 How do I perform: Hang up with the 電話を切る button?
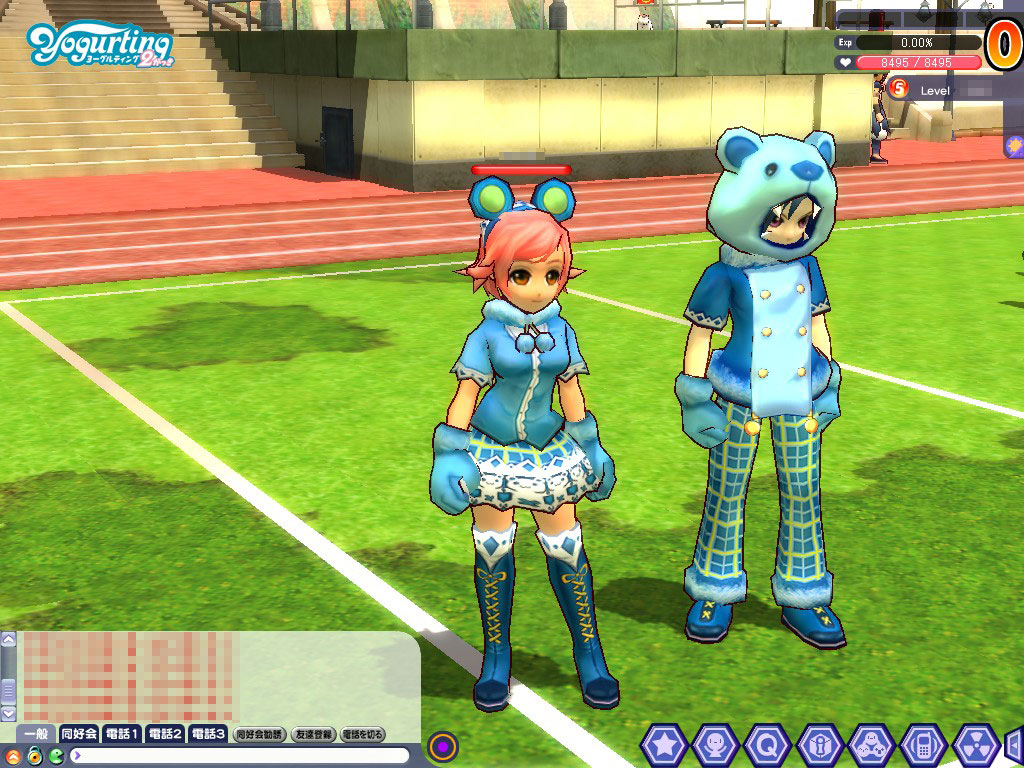362,734
